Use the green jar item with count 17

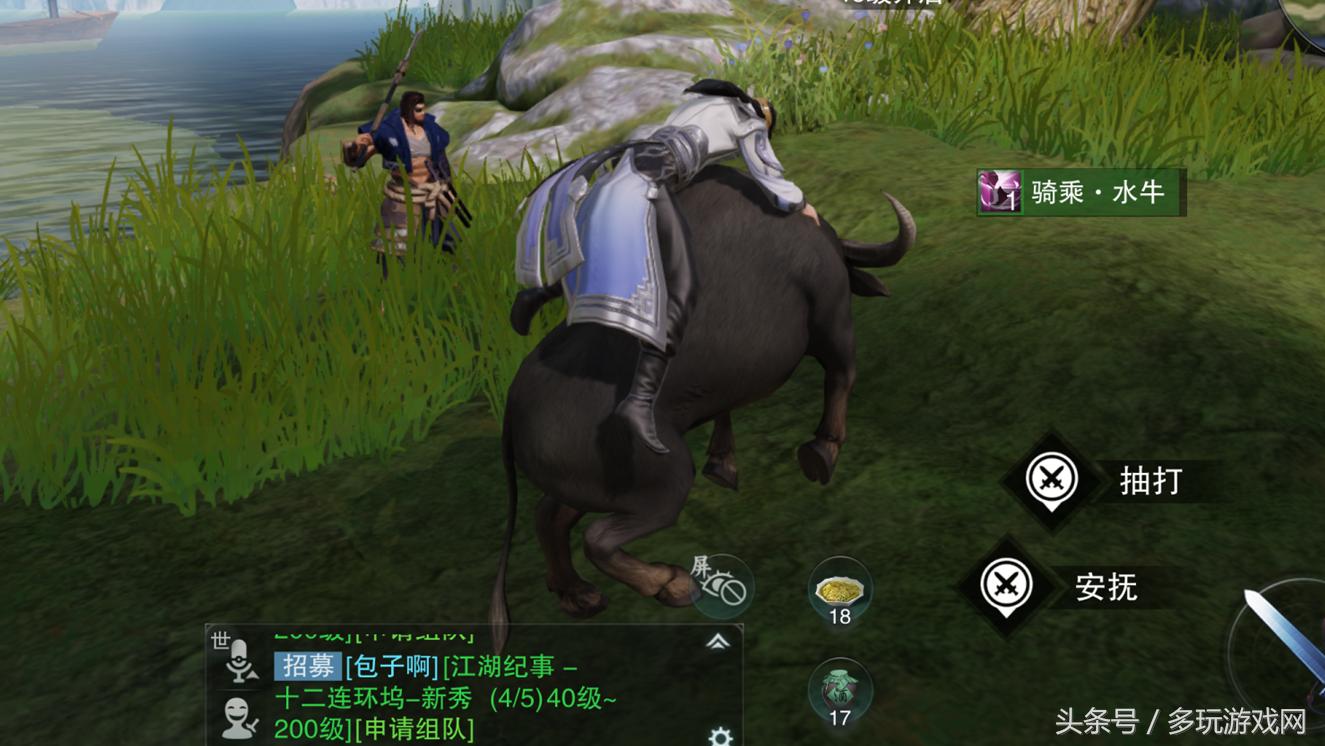(x=840, y=692)
